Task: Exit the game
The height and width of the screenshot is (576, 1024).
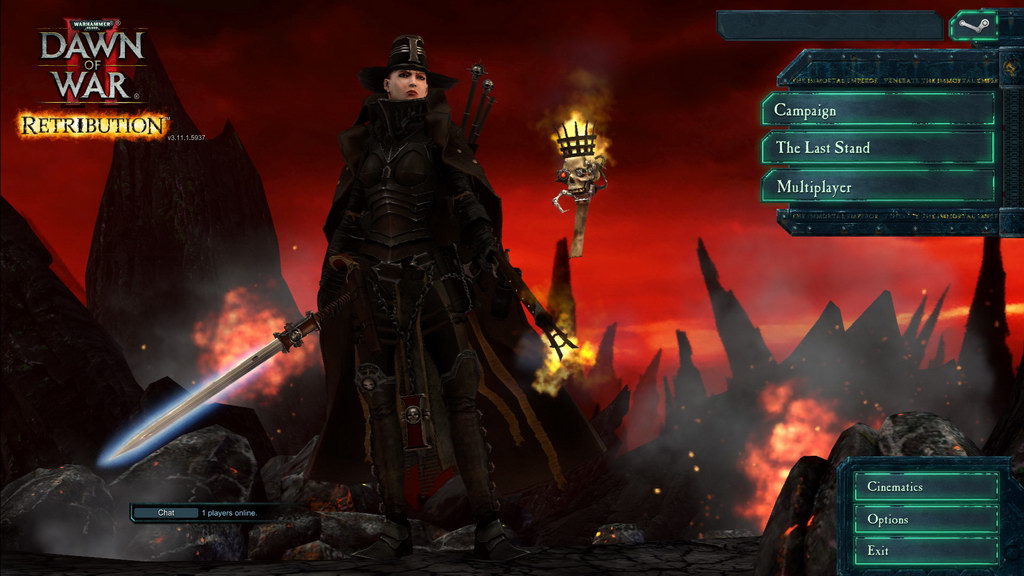Action: (x=926, y=551)
